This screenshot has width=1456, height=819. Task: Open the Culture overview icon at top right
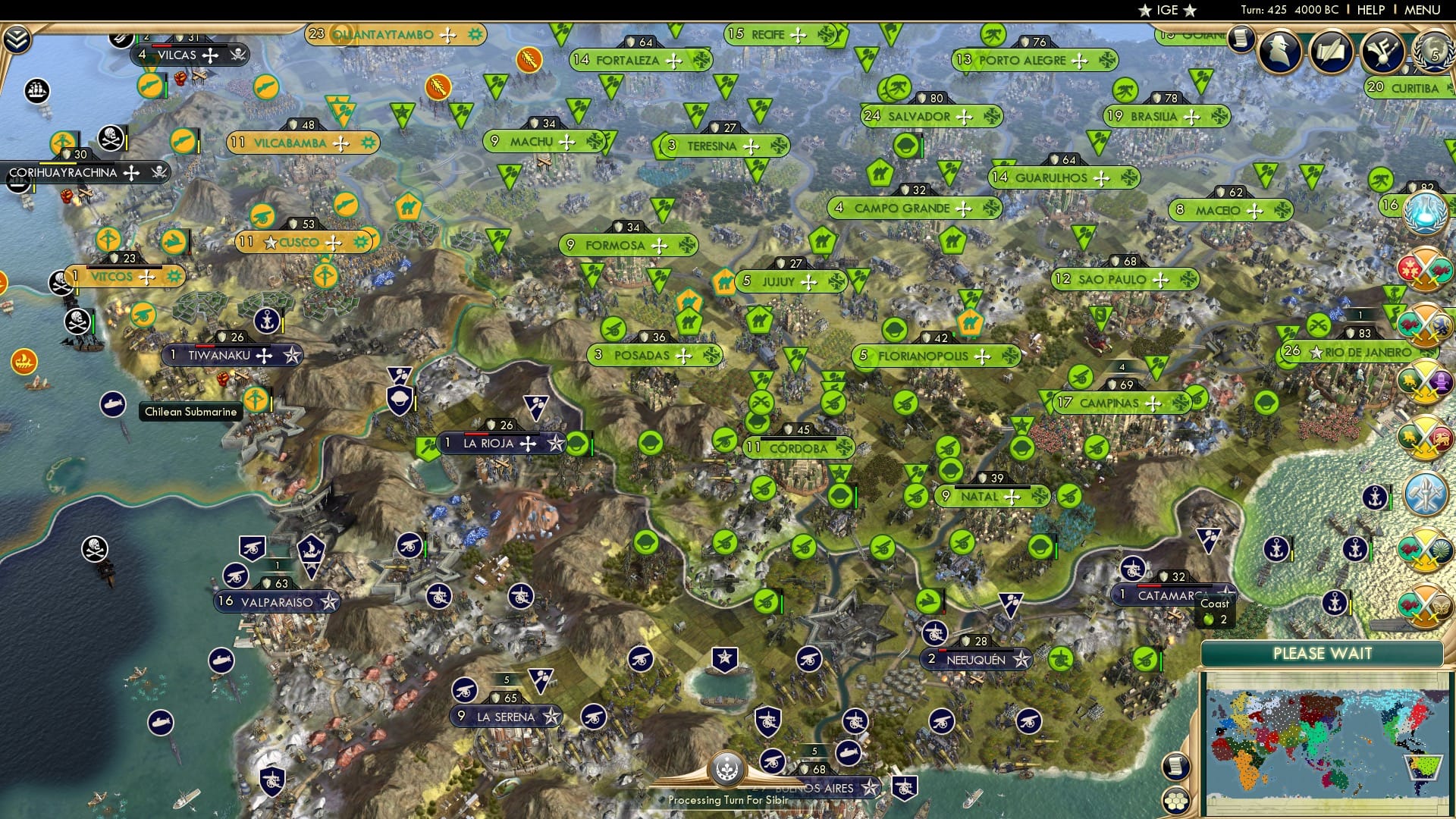[x=1382, y=53]
